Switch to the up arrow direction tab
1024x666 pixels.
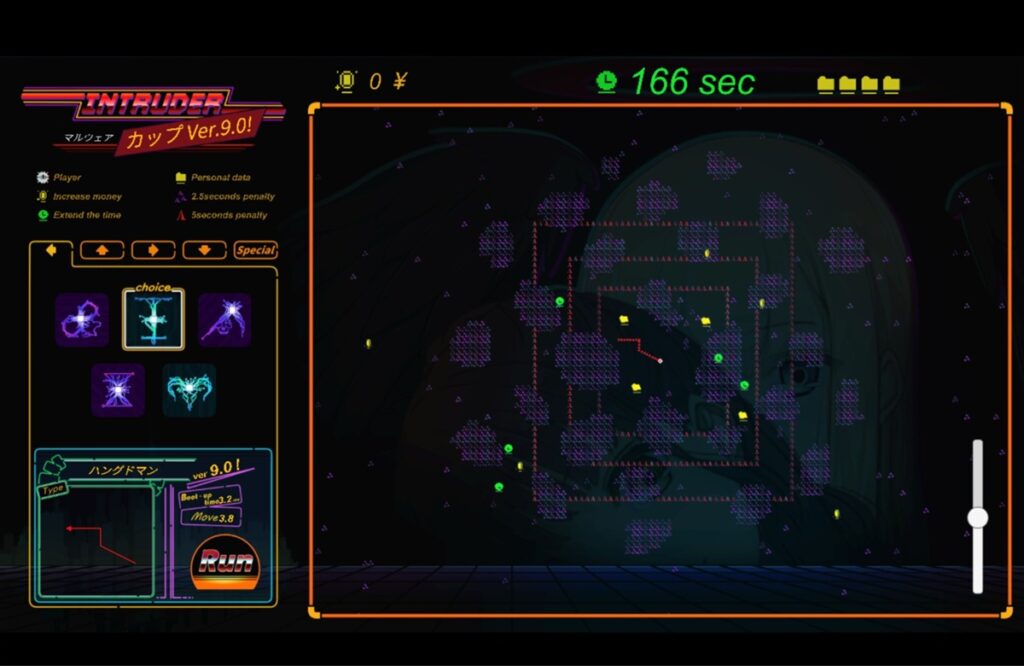pos(102,250)
